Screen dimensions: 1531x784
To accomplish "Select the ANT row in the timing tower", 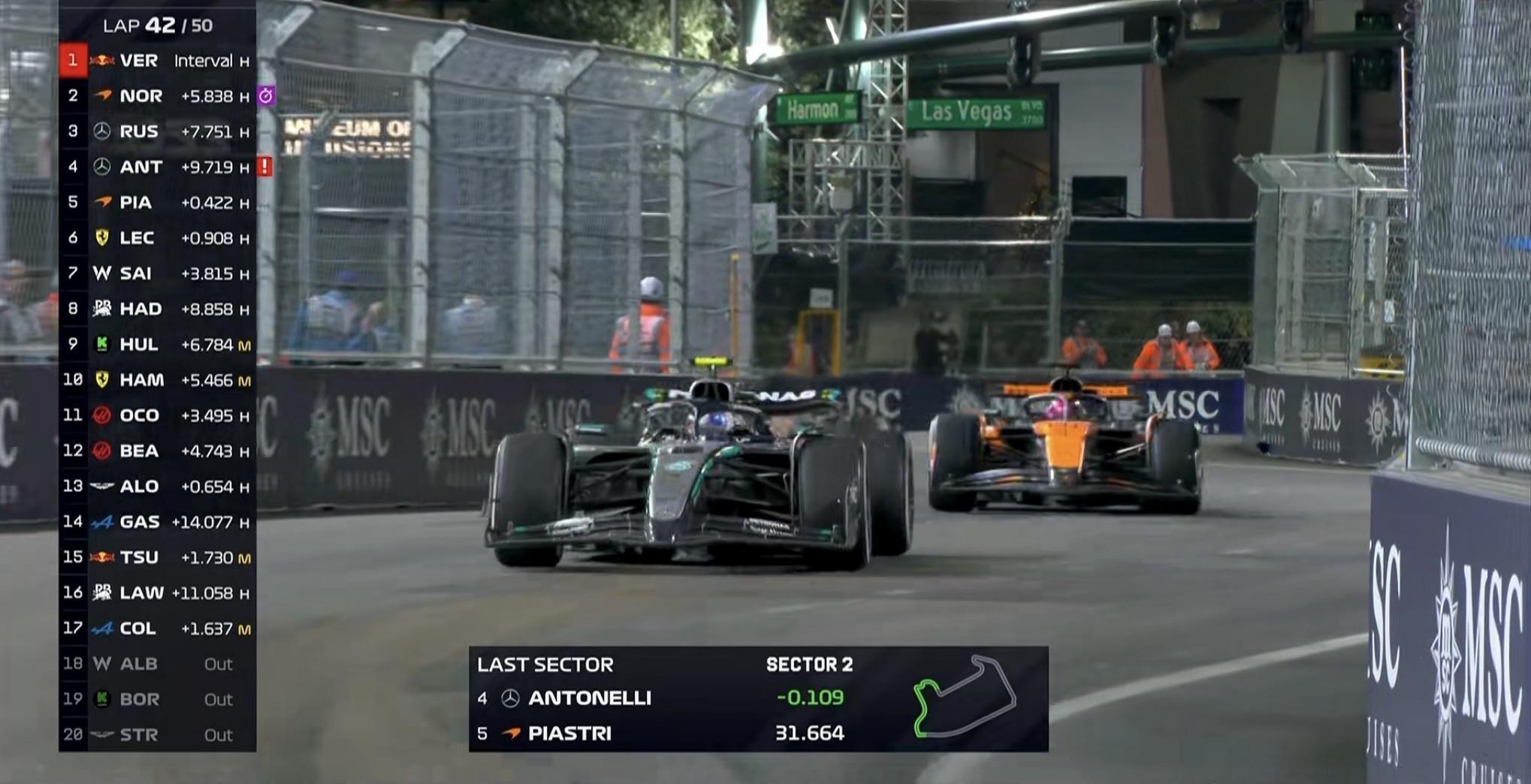I will [x=157, y=167].
